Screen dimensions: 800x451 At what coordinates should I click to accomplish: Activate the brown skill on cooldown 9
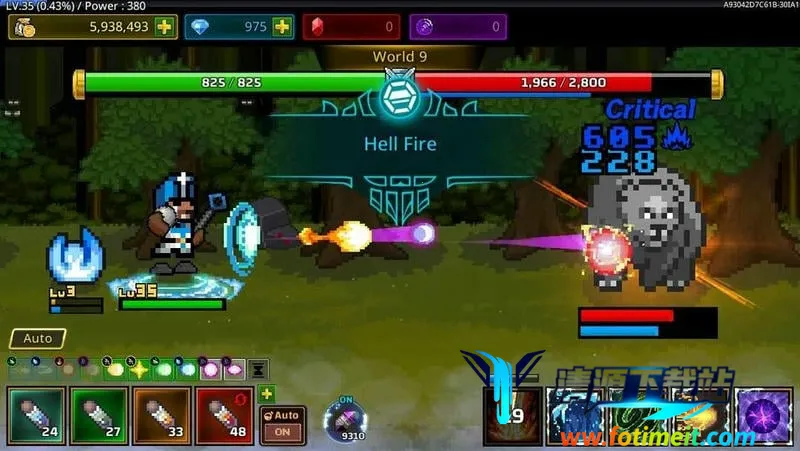click(x=511, y=415)
